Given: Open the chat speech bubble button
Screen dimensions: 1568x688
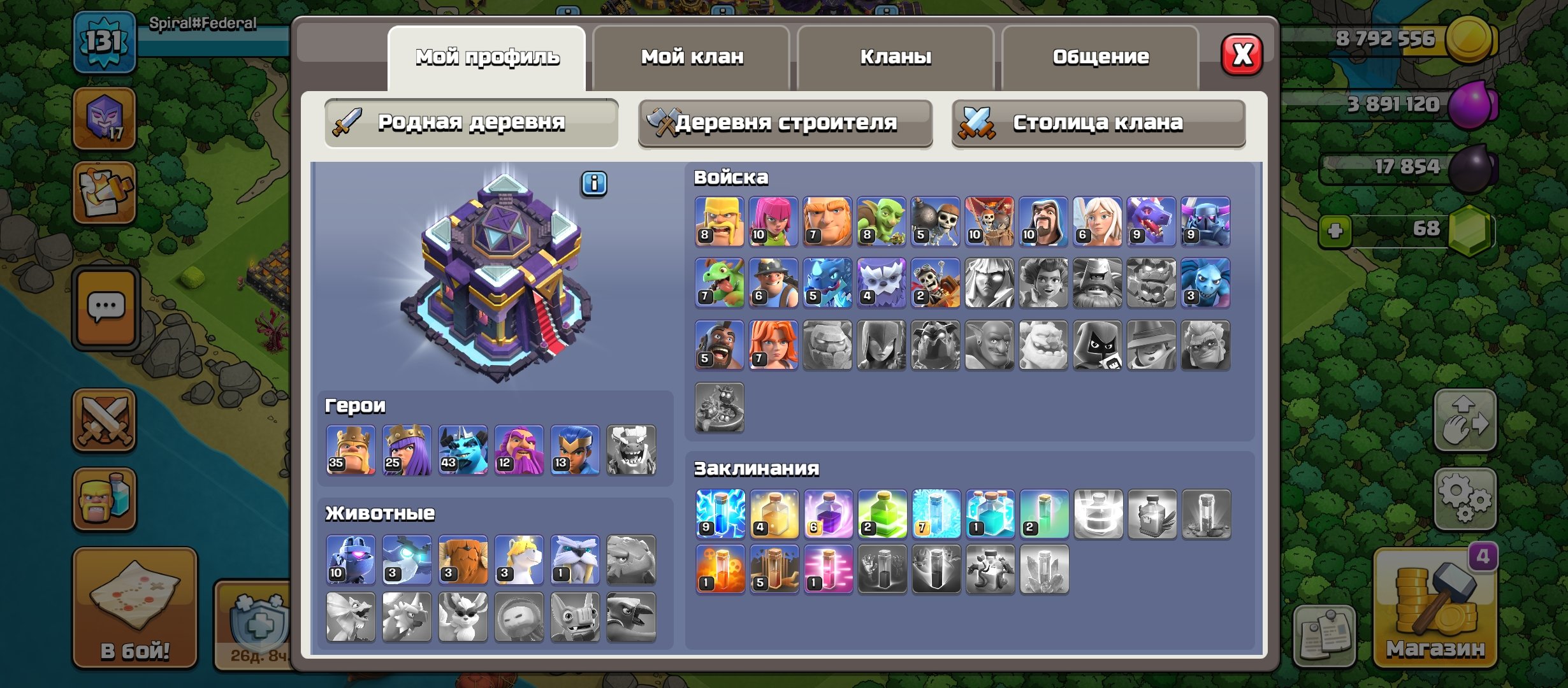Looking at the screenshot, I should click(106, 308).
